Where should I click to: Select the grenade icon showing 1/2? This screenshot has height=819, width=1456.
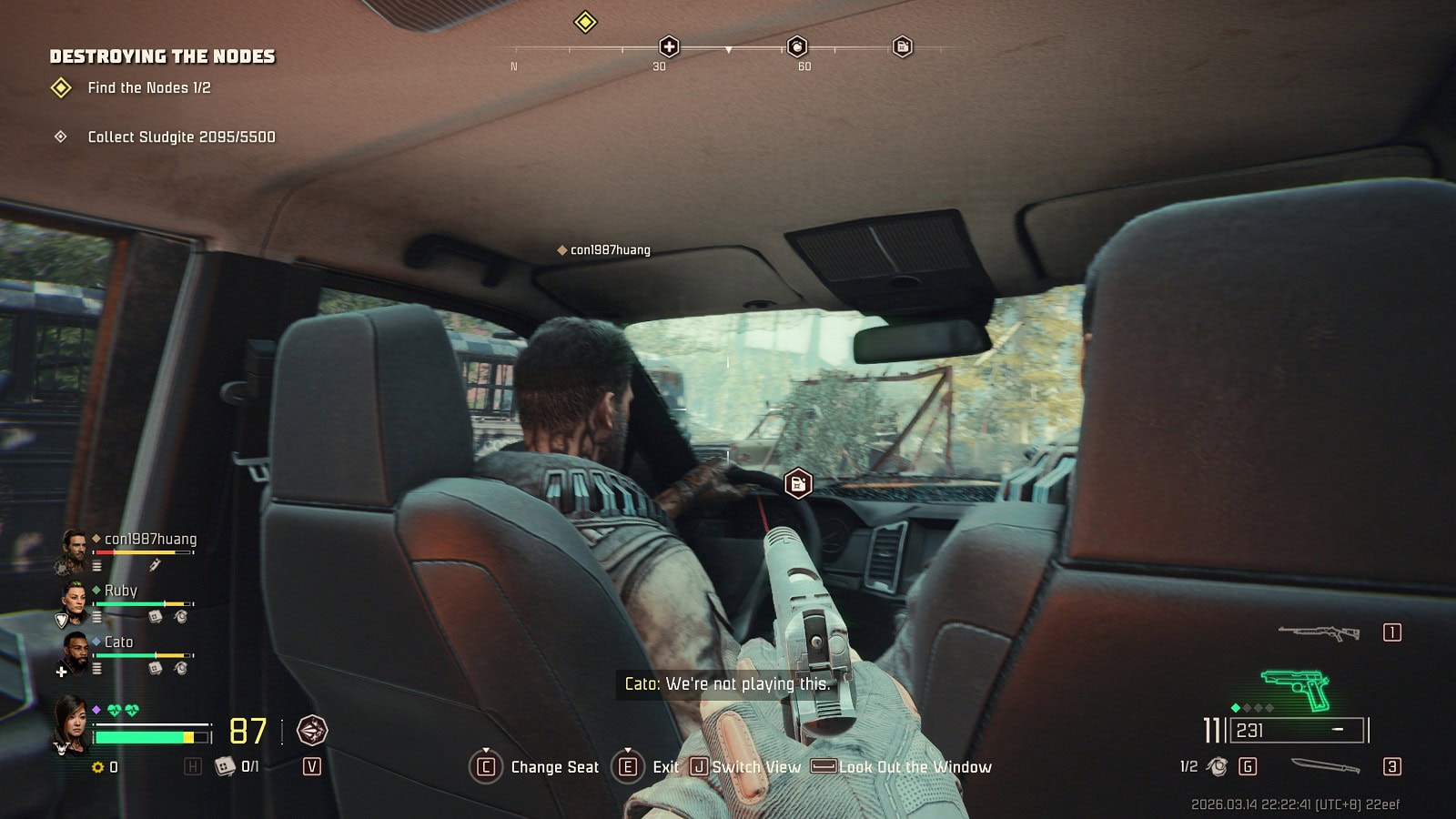click(x=1217, y=766)
